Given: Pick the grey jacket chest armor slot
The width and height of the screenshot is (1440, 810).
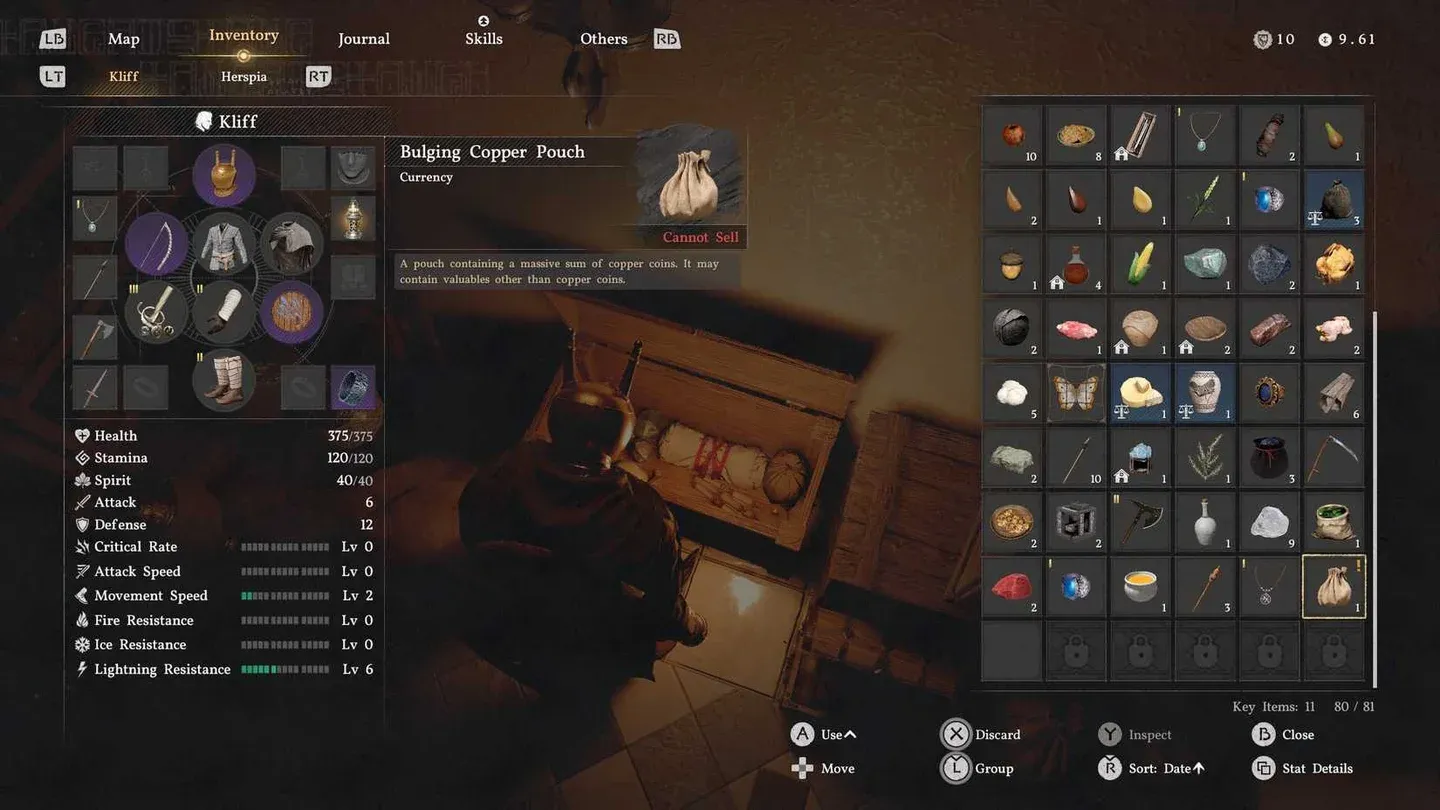Looking at the screenshot, I should coord(224,245).
